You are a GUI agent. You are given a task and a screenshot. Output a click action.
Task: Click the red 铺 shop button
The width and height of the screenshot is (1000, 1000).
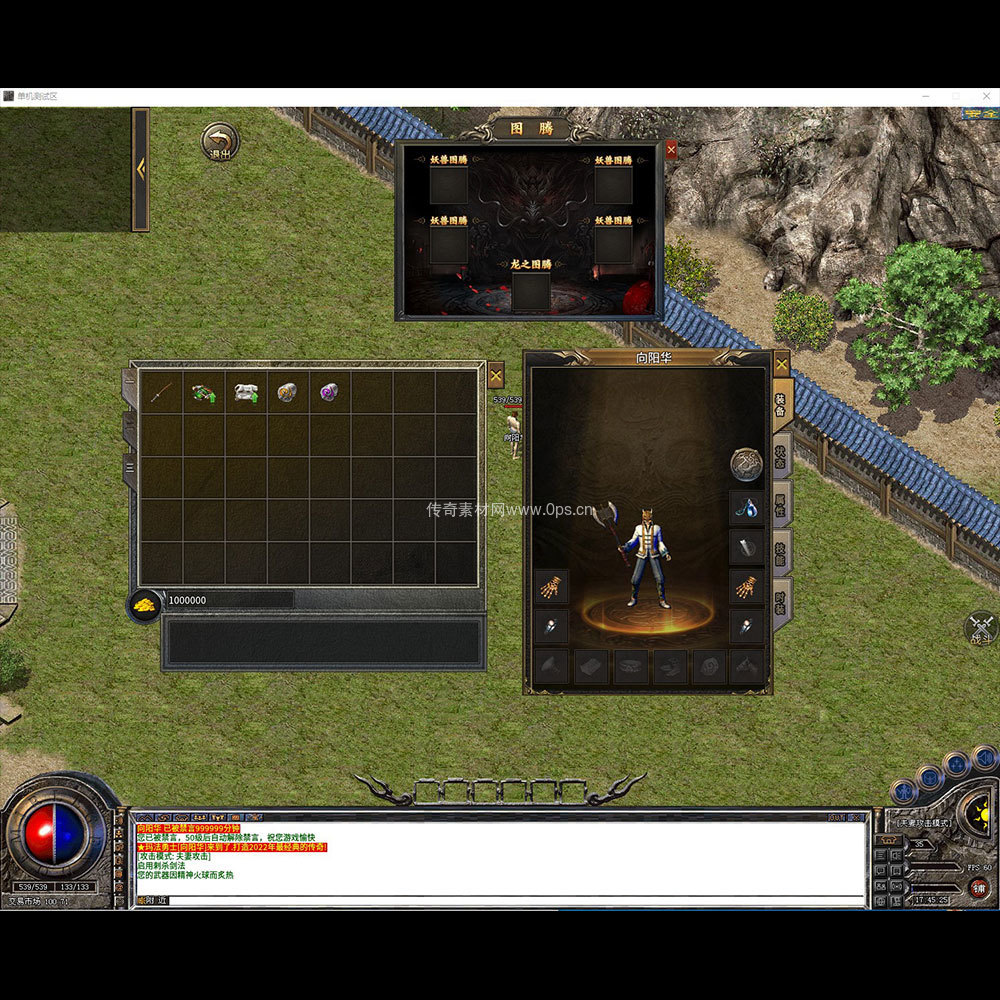[978, 887]
